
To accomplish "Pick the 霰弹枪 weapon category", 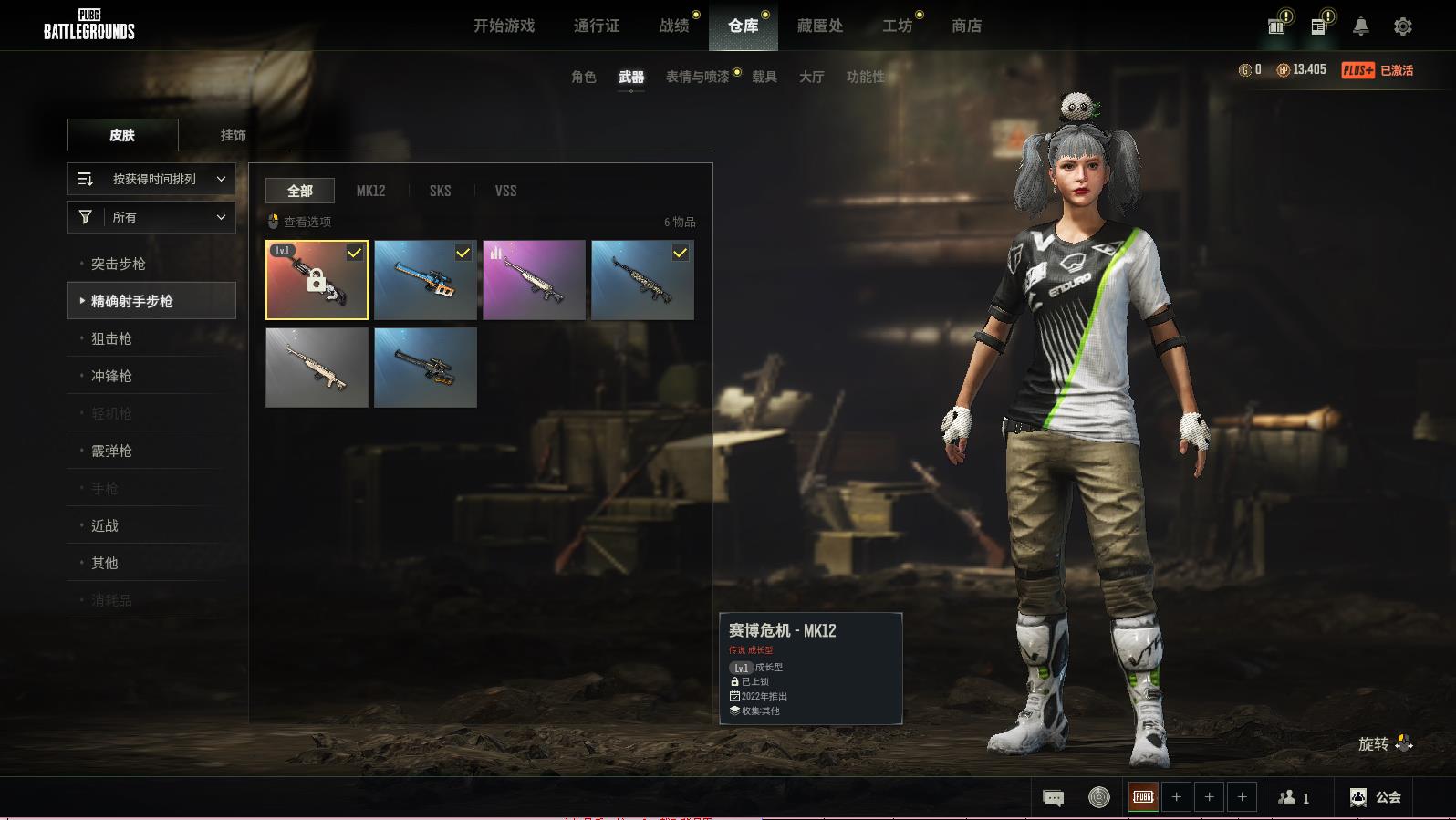I will pyautogui.click(x=111, y=451).
